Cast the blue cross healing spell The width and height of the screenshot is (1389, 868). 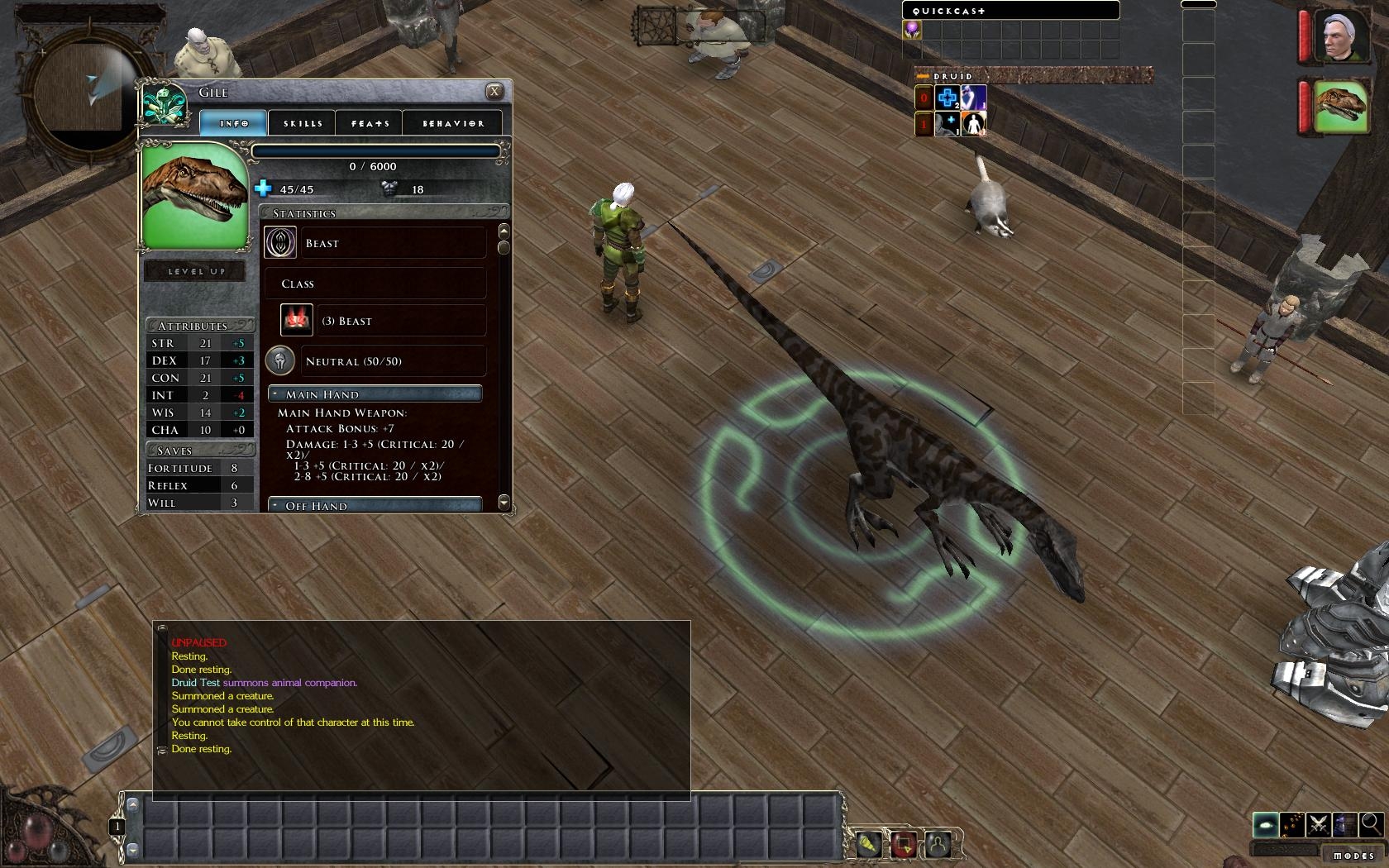click(947, 98)
